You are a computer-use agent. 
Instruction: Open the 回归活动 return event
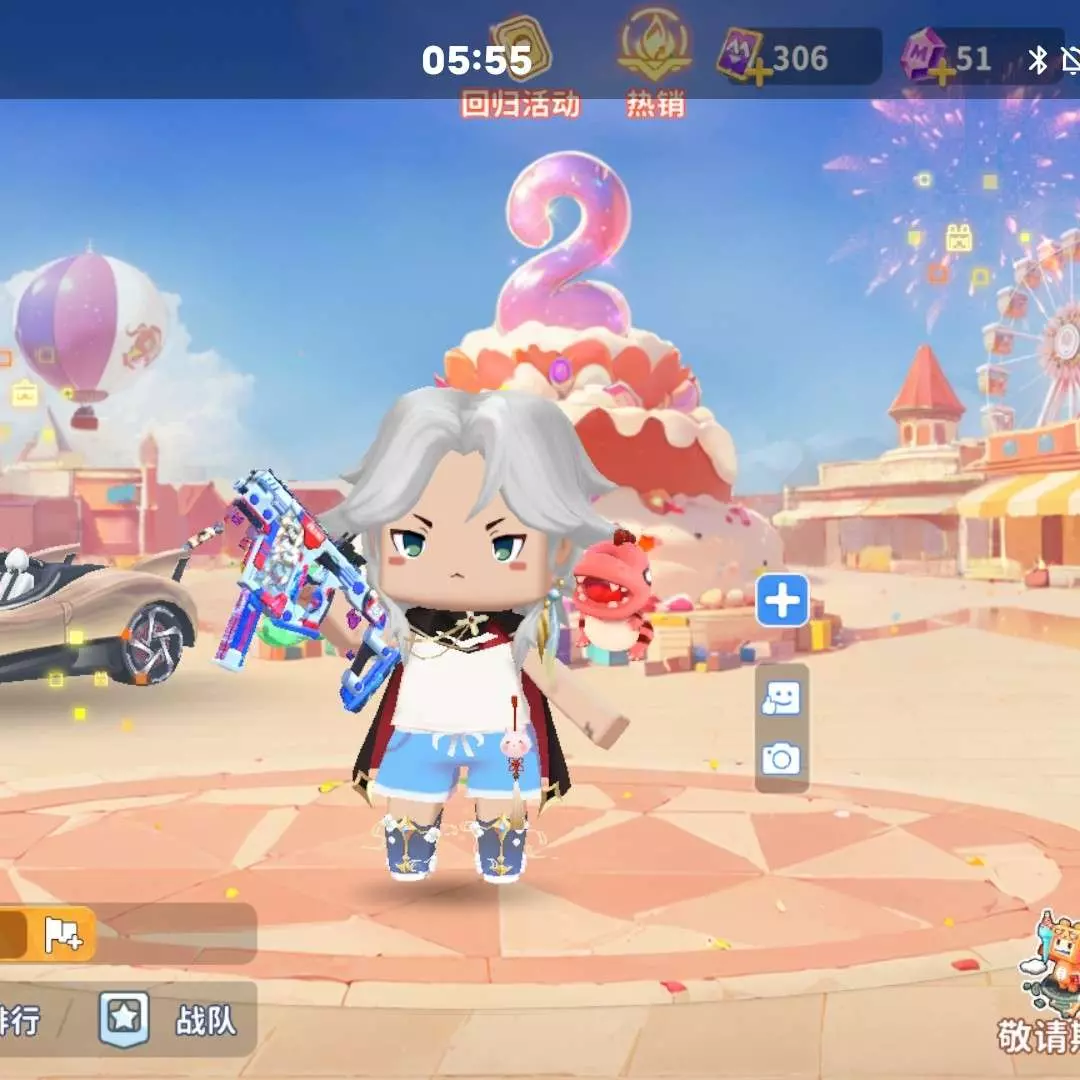[x=520, y=68]
